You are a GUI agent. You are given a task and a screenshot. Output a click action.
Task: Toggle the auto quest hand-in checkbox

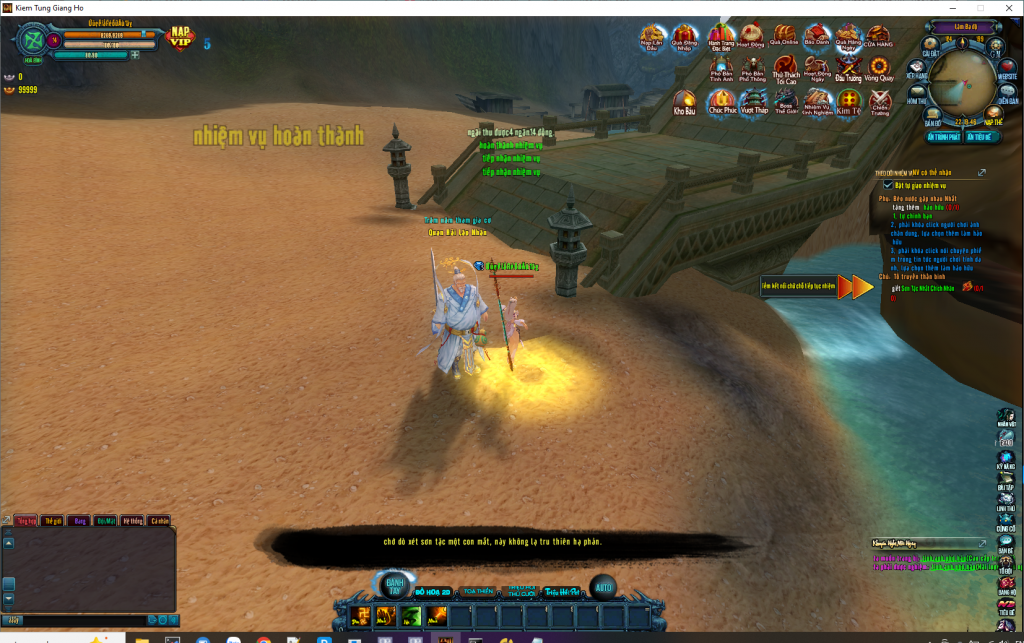coord(887,185)
